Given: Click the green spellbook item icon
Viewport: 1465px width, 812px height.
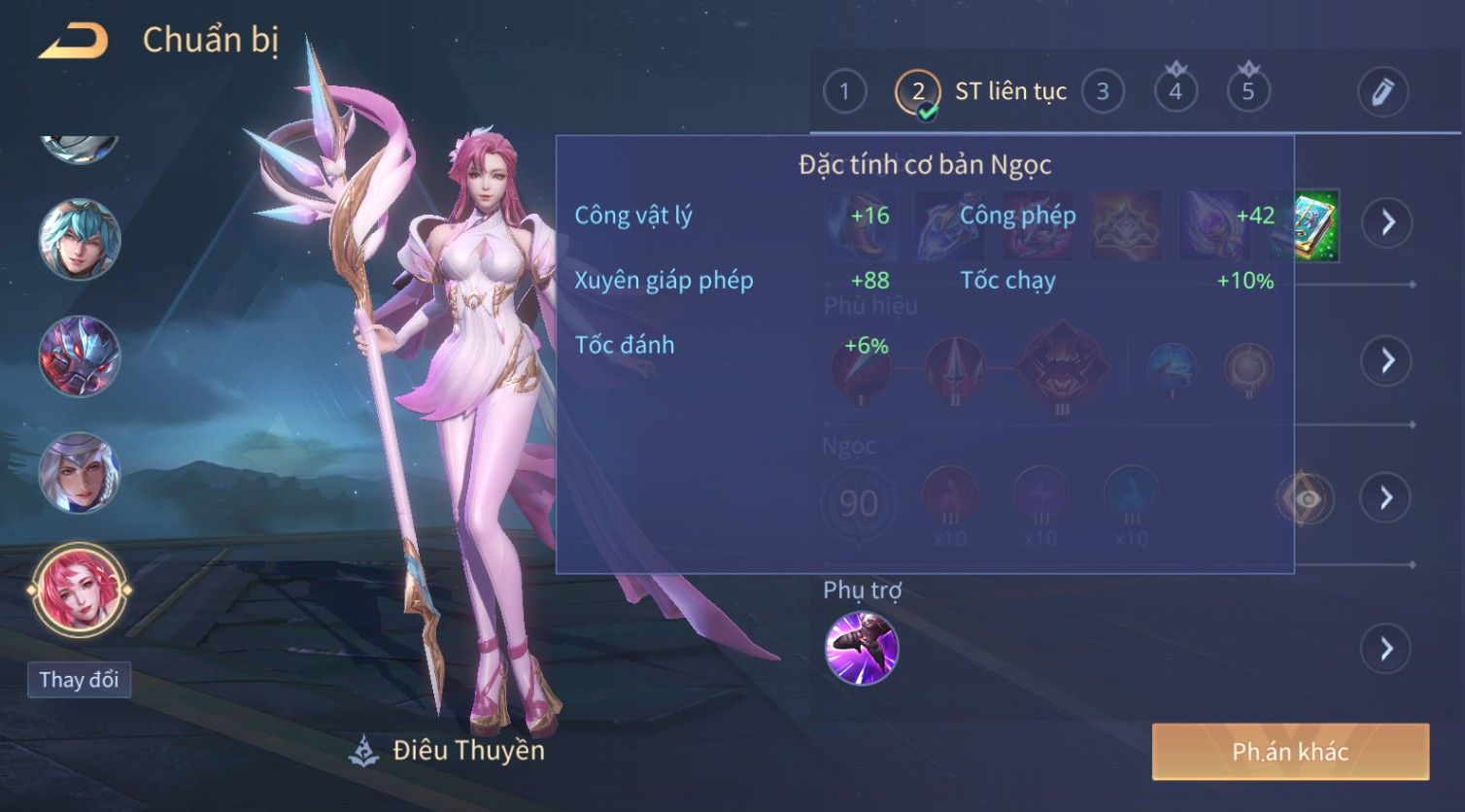Looking at the screenshot, I should coord(1316,224).
